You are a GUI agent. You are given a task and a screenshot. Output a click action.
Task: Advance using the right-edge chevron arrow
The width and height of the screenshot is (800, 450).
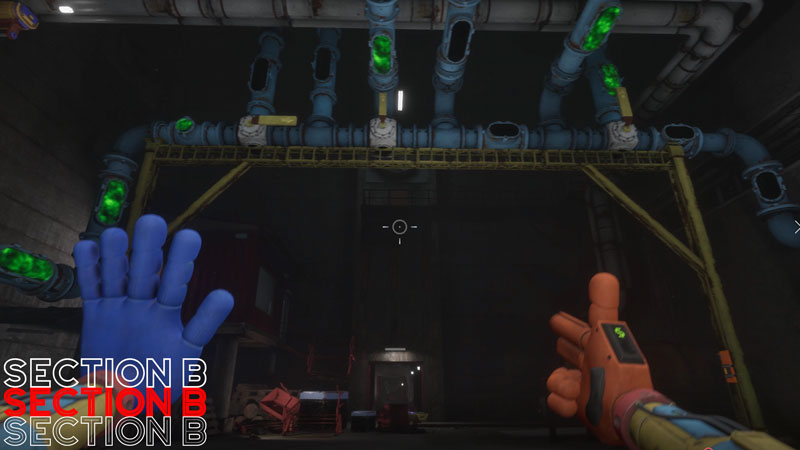(x=795, y=226)
